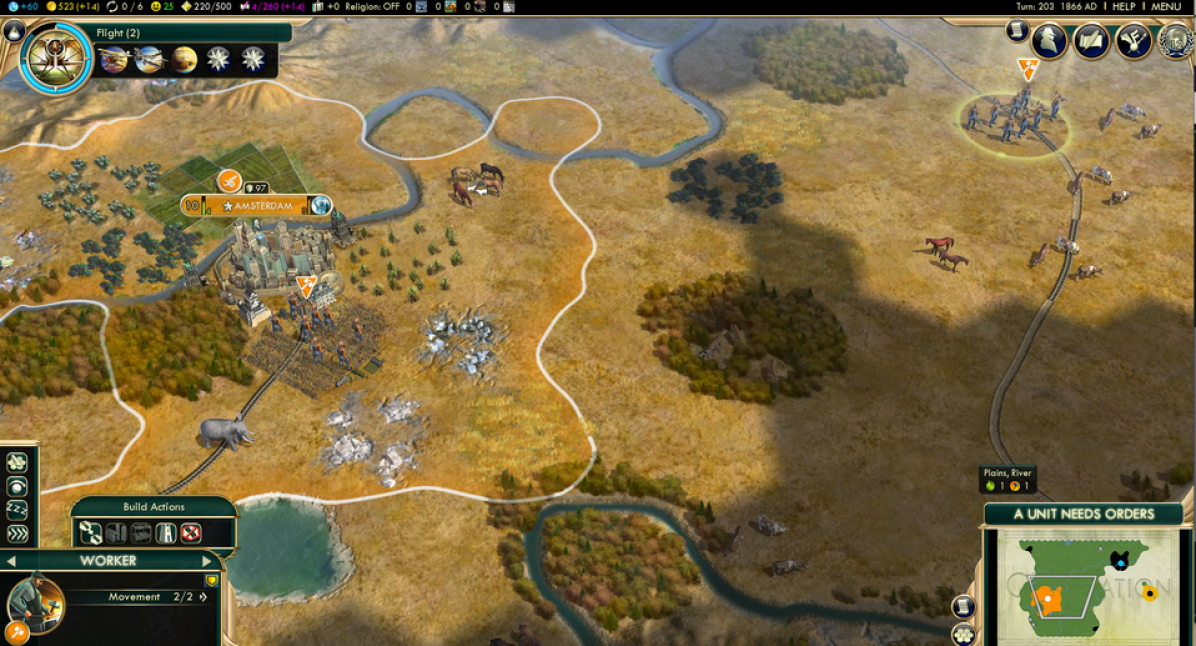The width and height of the screenshot is (1196, 646).
Task: Open the HELP Civilopedia link
Action: (x=1123, y=7)
